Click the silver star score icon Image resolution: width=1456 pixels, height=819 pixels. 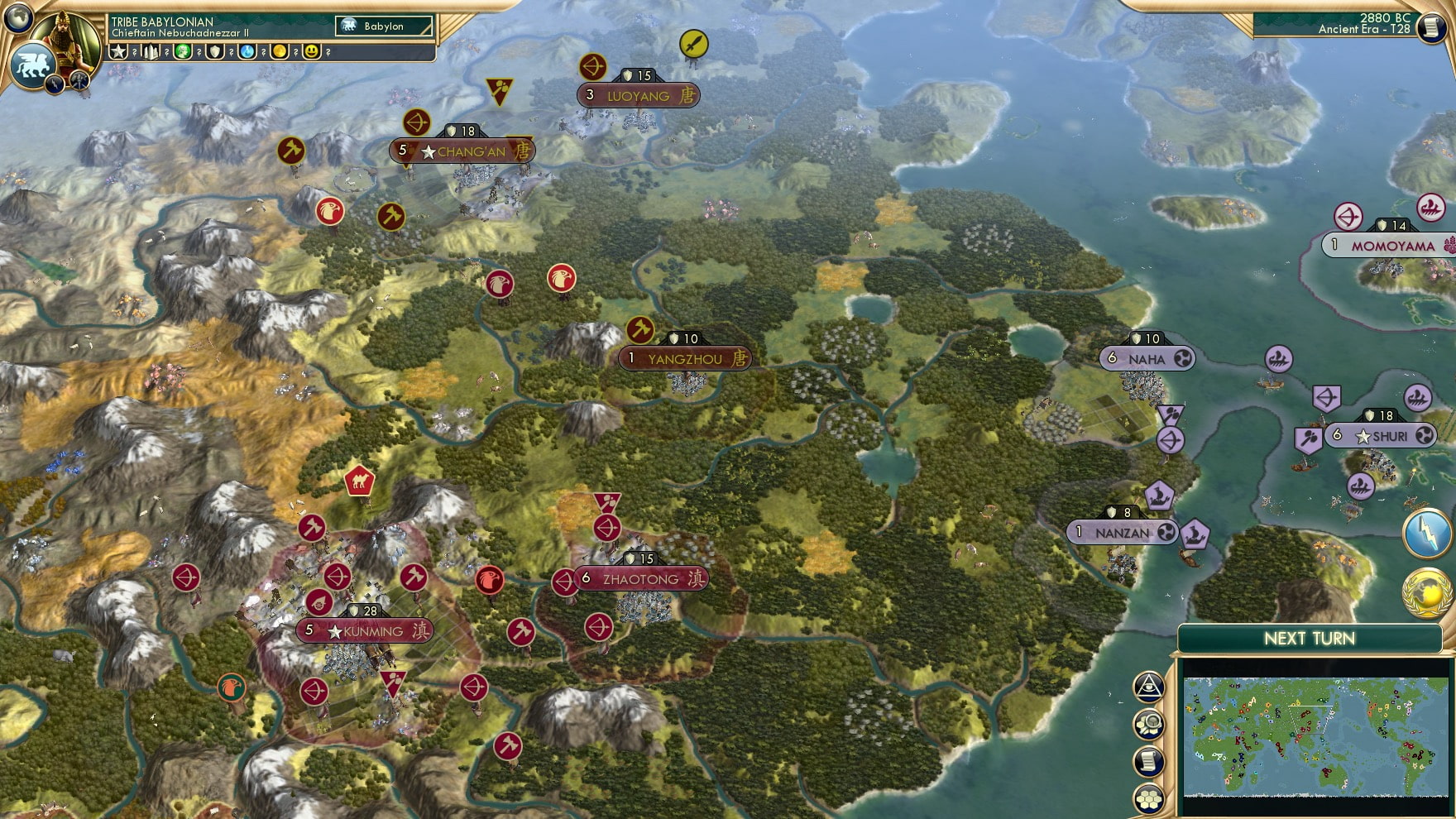pos(119,52)
